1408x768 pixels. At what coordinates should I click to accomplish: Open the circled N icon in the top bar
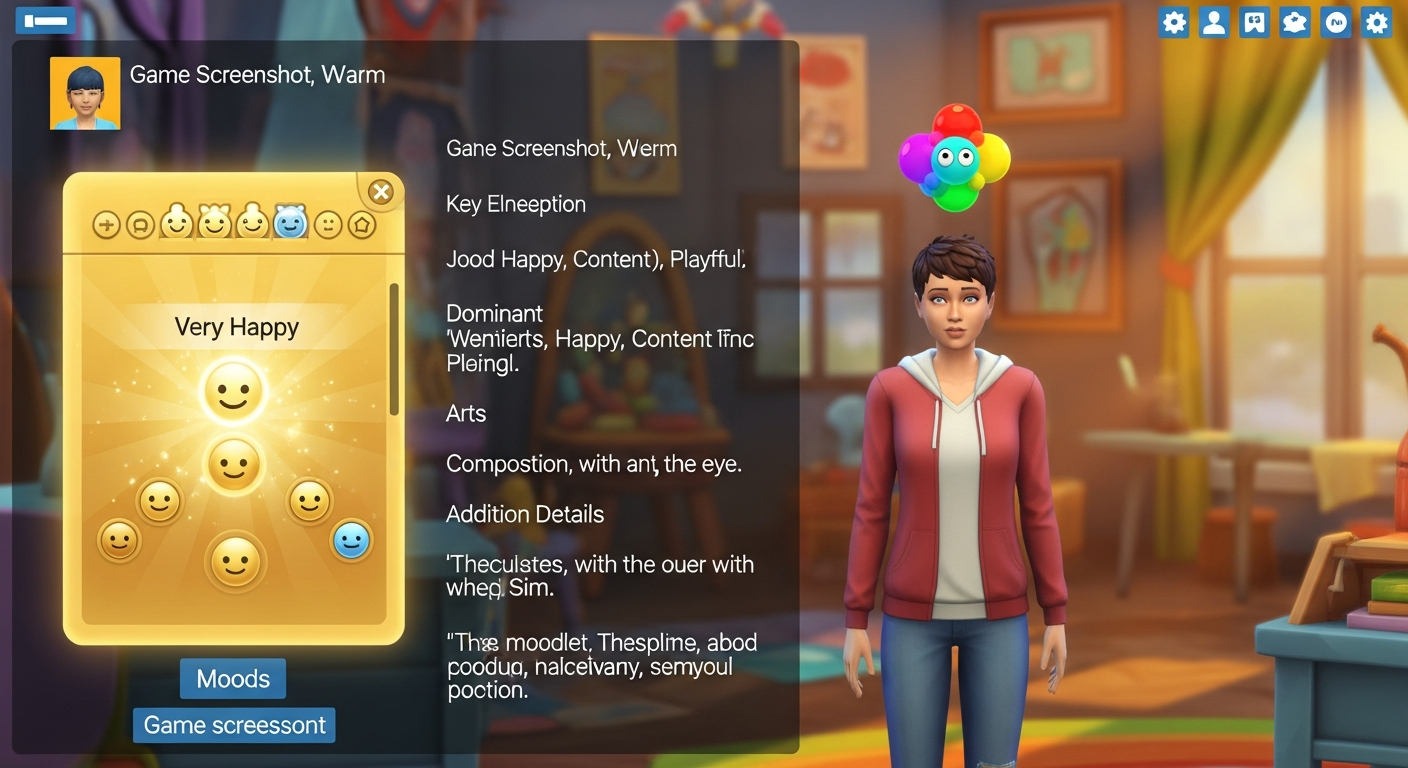(x=1335, y=21)
